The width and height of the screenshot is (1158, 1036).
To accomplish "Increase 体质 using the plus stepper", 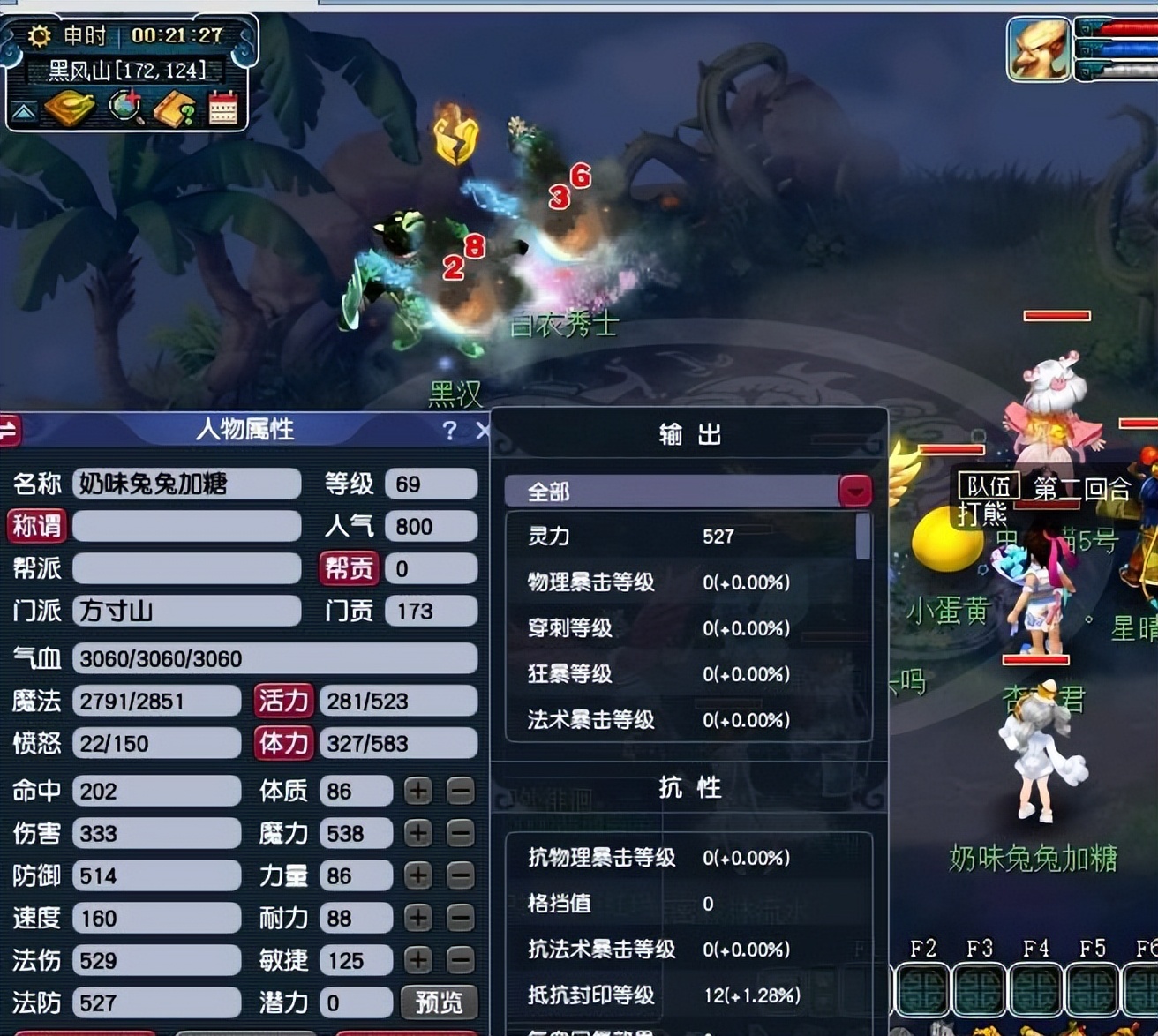I will tap(417, 791).
